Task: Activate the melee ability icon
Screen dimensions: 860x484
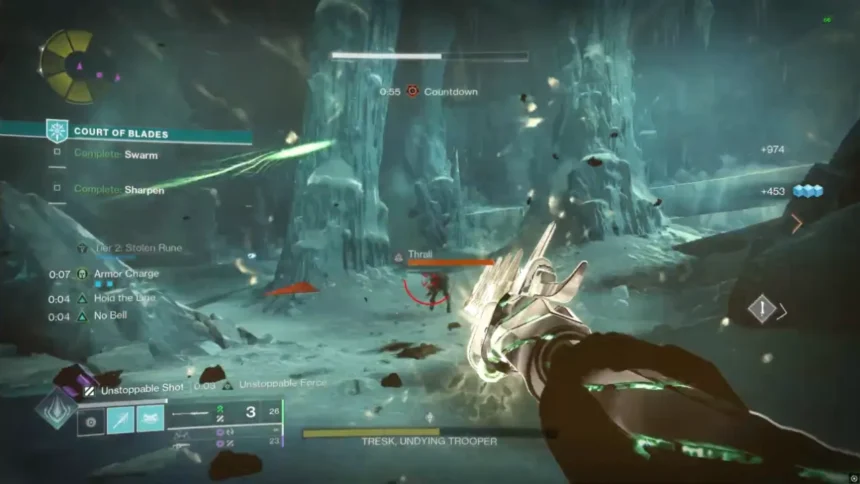Action: (x=120, y=419)
